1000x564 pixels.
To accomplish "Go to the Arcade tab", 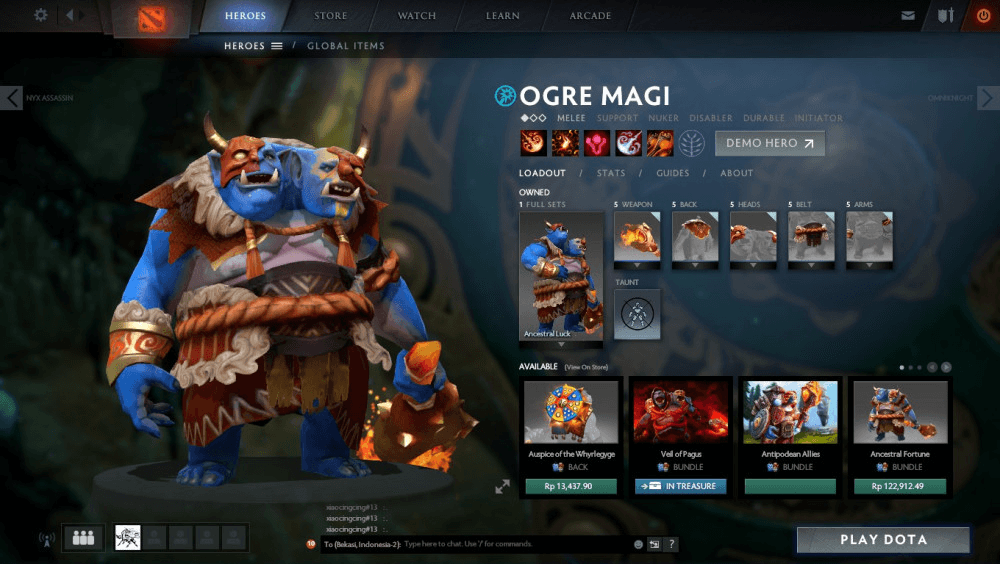I will 591,16.
